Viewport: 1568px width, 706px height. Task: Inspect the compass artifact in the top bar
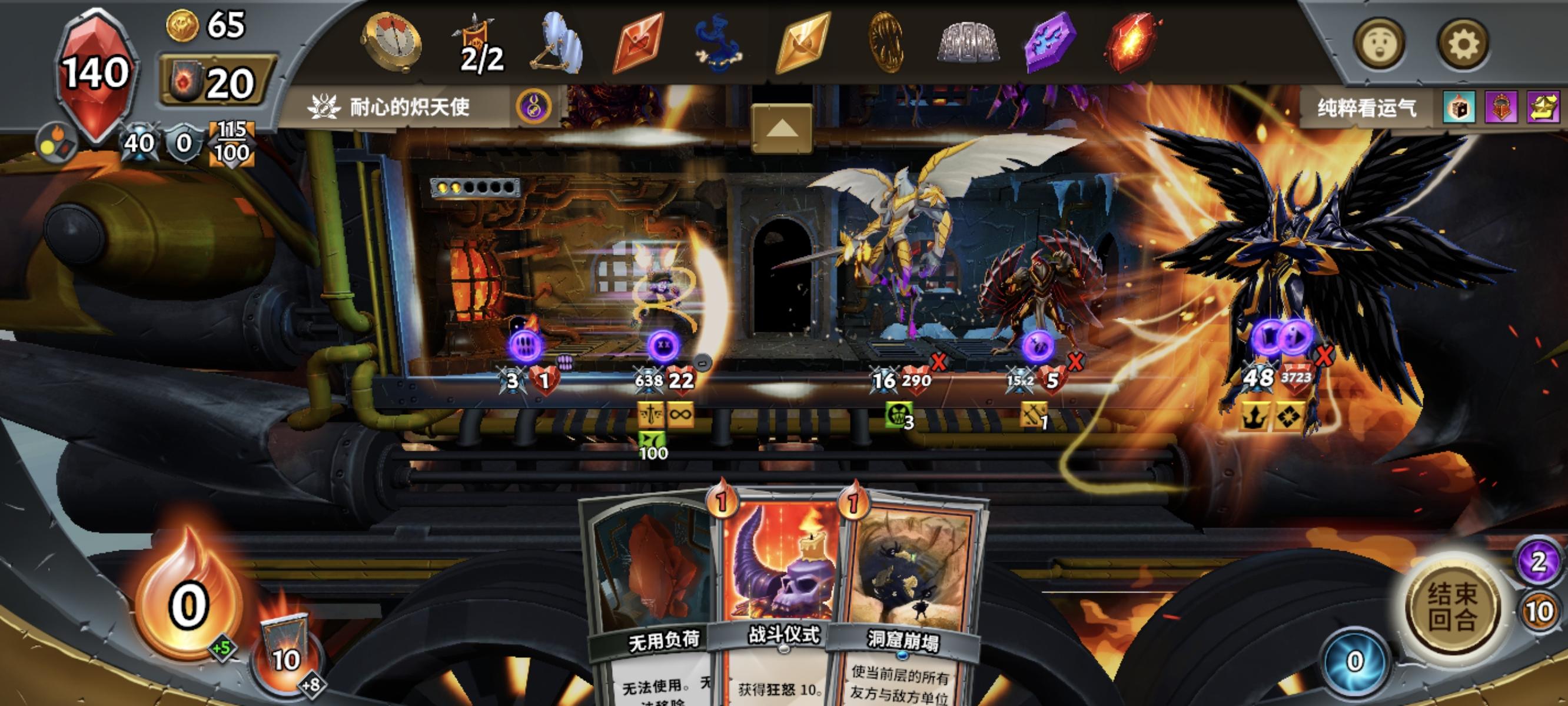(x=393, y=42)
